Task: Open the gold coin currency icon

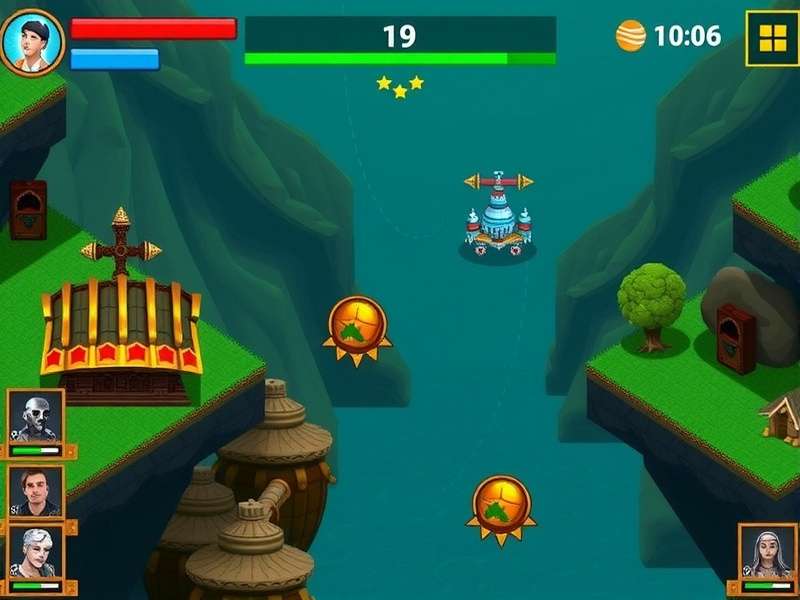Action: [631, 36]
